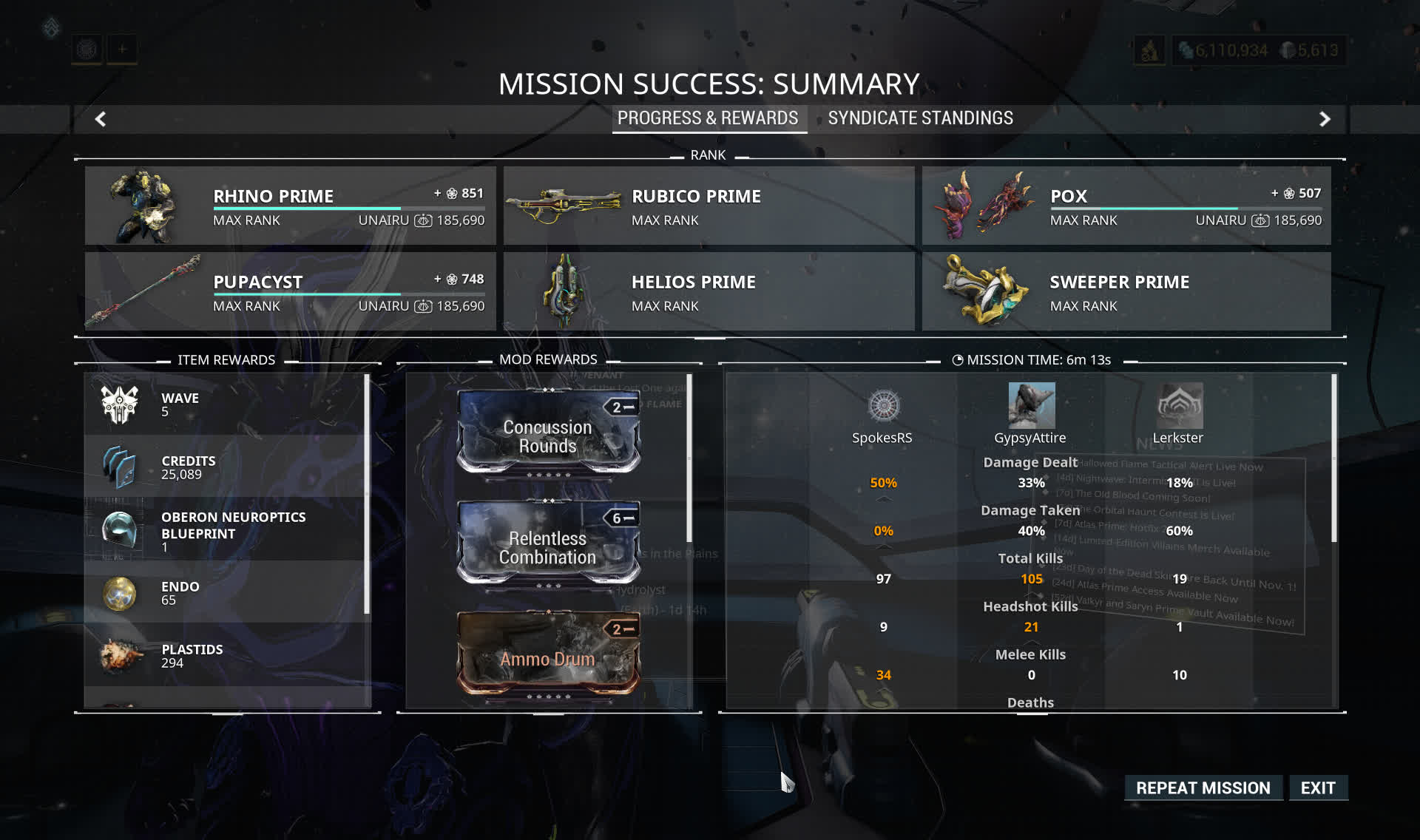Inspect the Concussion Rounds mod card
Image resolution: width=1420 pixels, height=840 pixels.
(x=548, y=436)
